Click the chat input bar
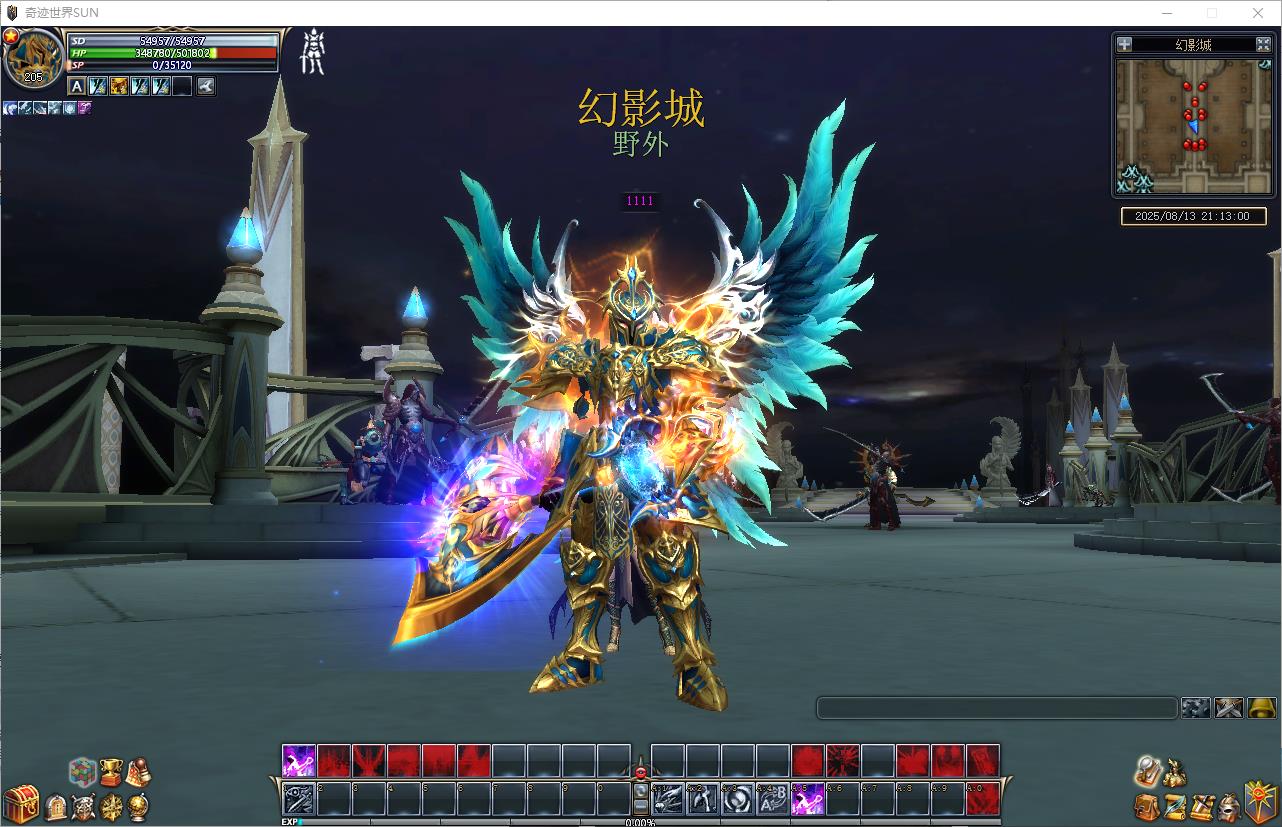This screenshot has width=1282, height=827. pyautogui.click(x=996, y=708)
